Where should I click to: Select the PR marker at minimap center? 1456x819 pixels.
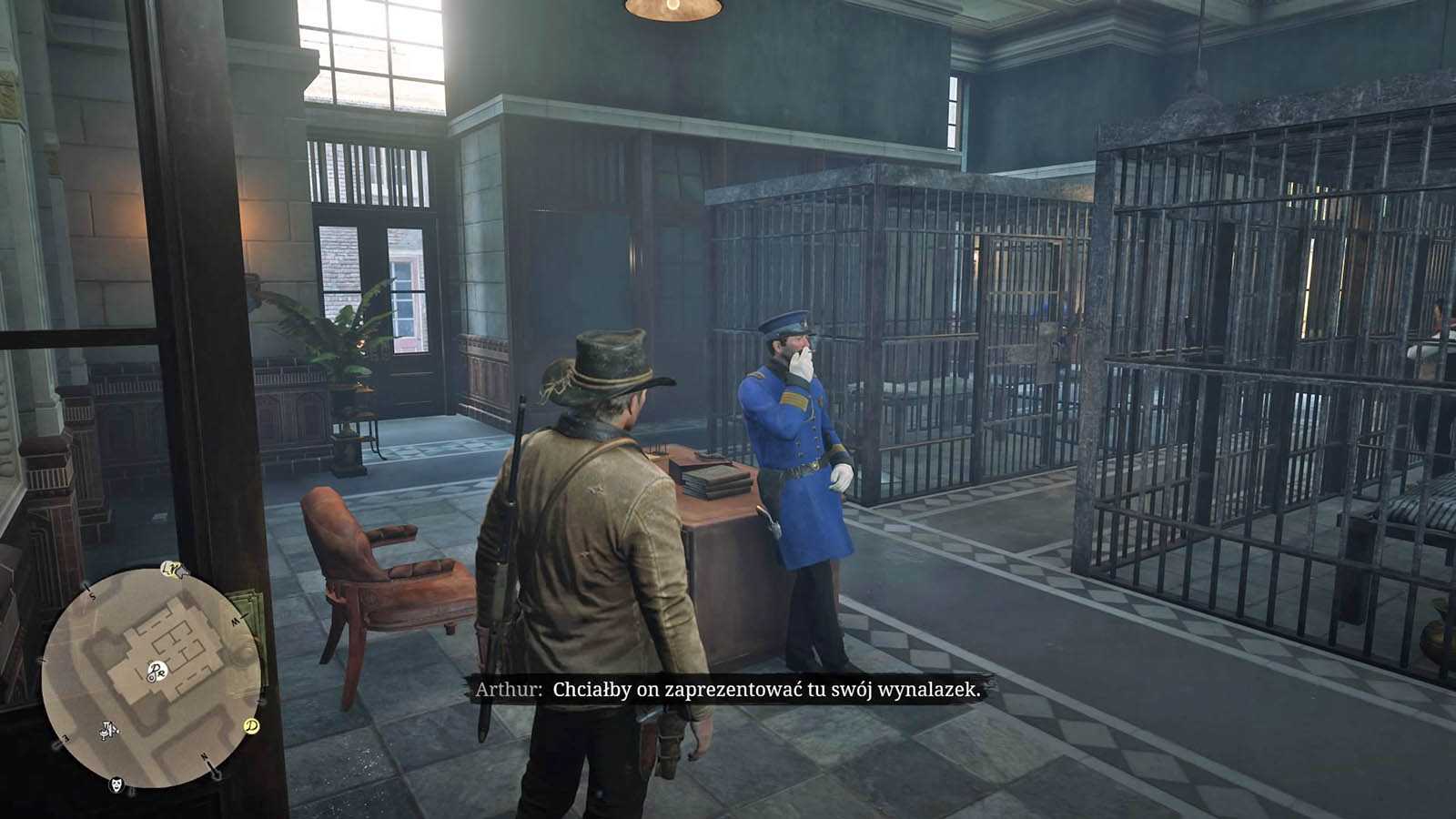click(x=156, y=672)
